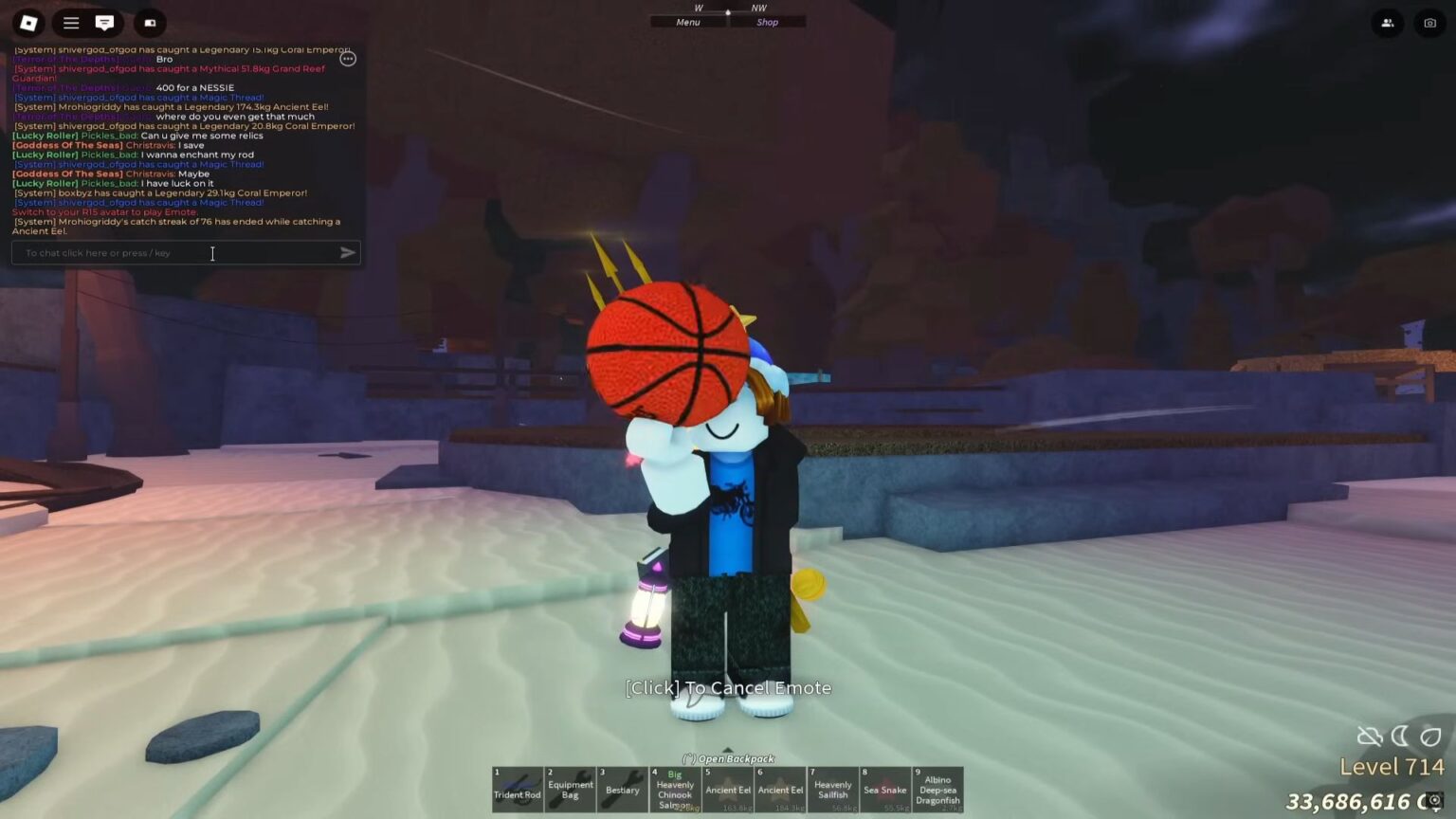Switch to the Shop tab on the compass bar
The image size is (1456, 819).
pyautogui.click(x=767, y=22)
